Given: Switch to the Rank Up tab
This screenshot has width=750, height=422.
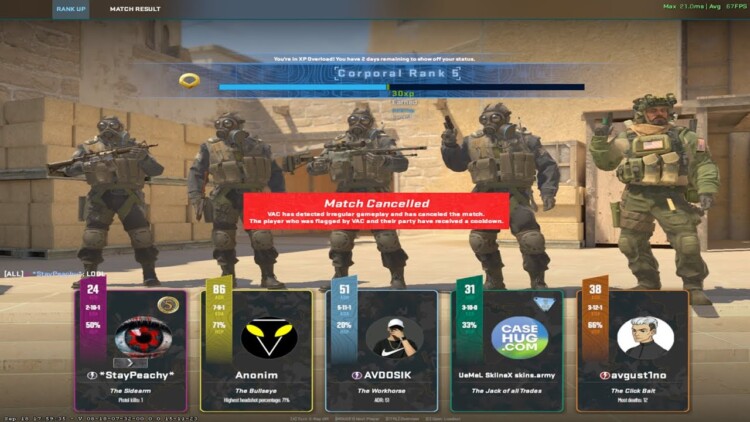Looking at the screenshot, I should pyautogui.click(x=71, y=9).
